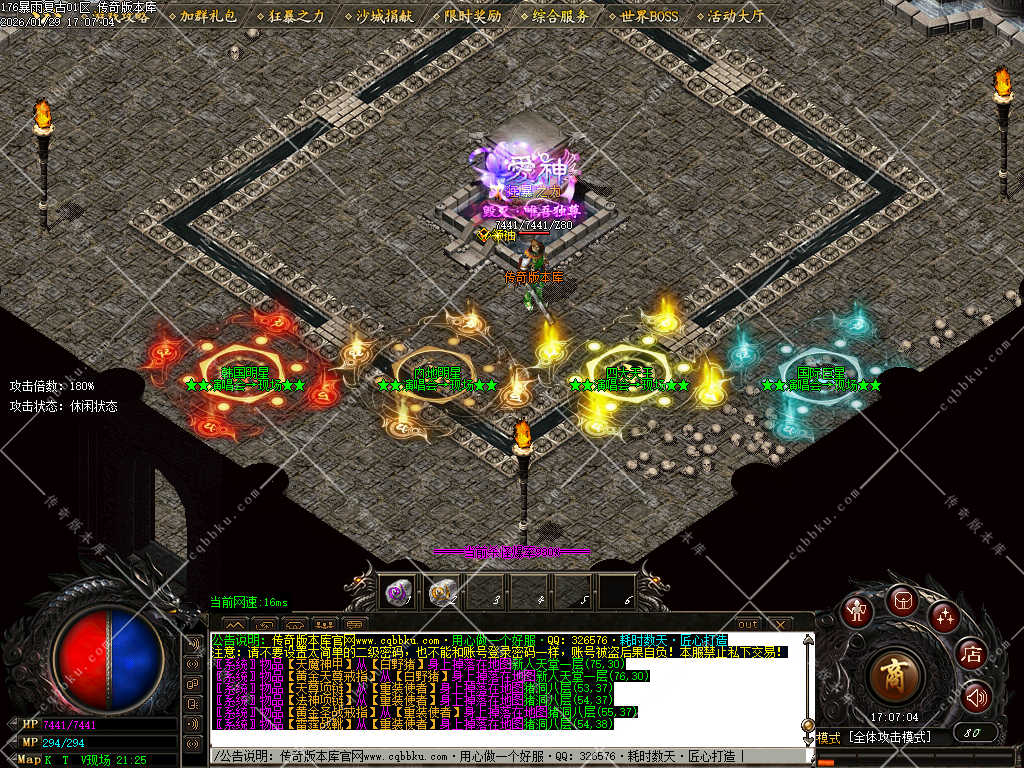The height and width of the screenshot is (768, 1024).
Task: Open the 狂暴之力 berserk power menu
Action: coord(295,16)
